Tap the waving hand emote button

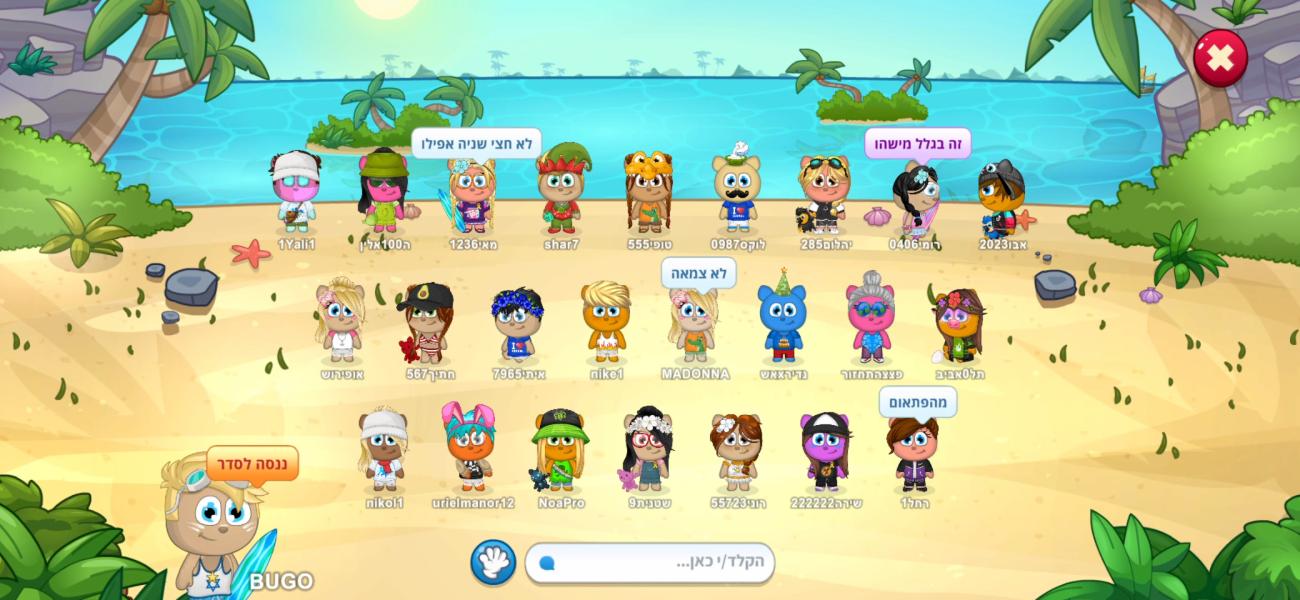[493, 562]
